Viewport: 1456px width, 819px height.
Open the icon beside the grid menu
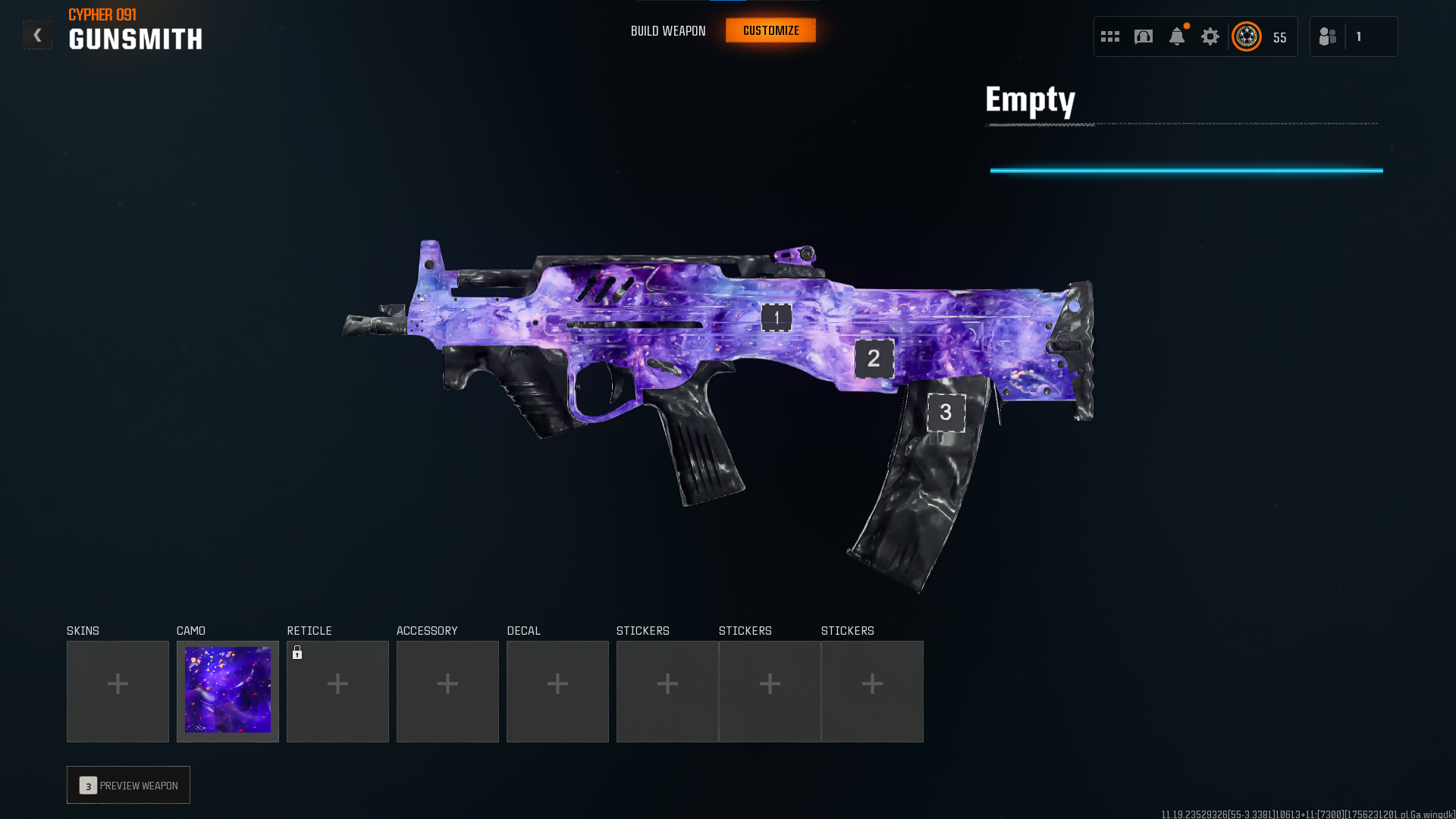(1144, 36)
